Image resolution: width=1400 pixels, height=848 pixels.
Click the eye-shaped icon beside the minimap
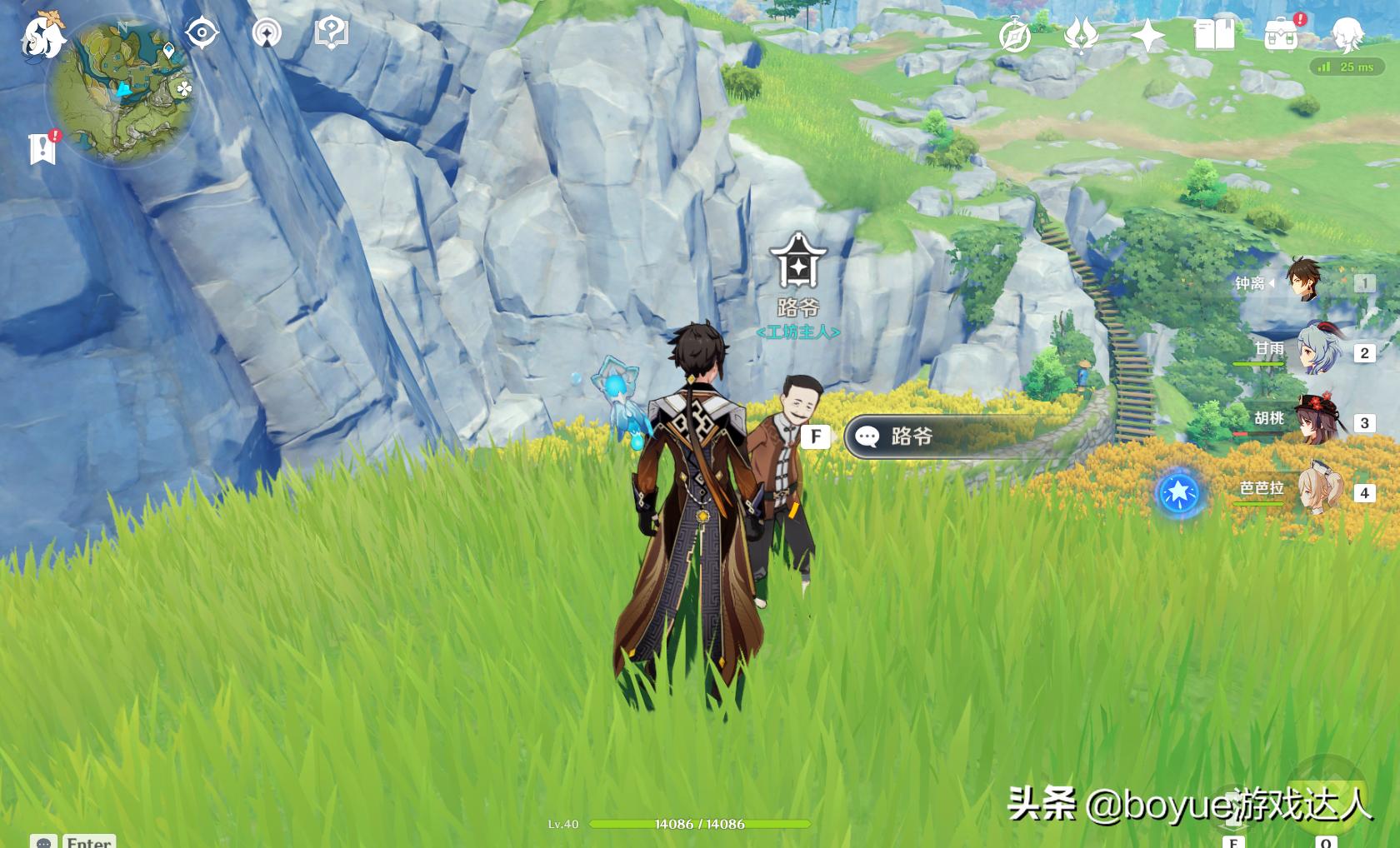coord(202,33)
